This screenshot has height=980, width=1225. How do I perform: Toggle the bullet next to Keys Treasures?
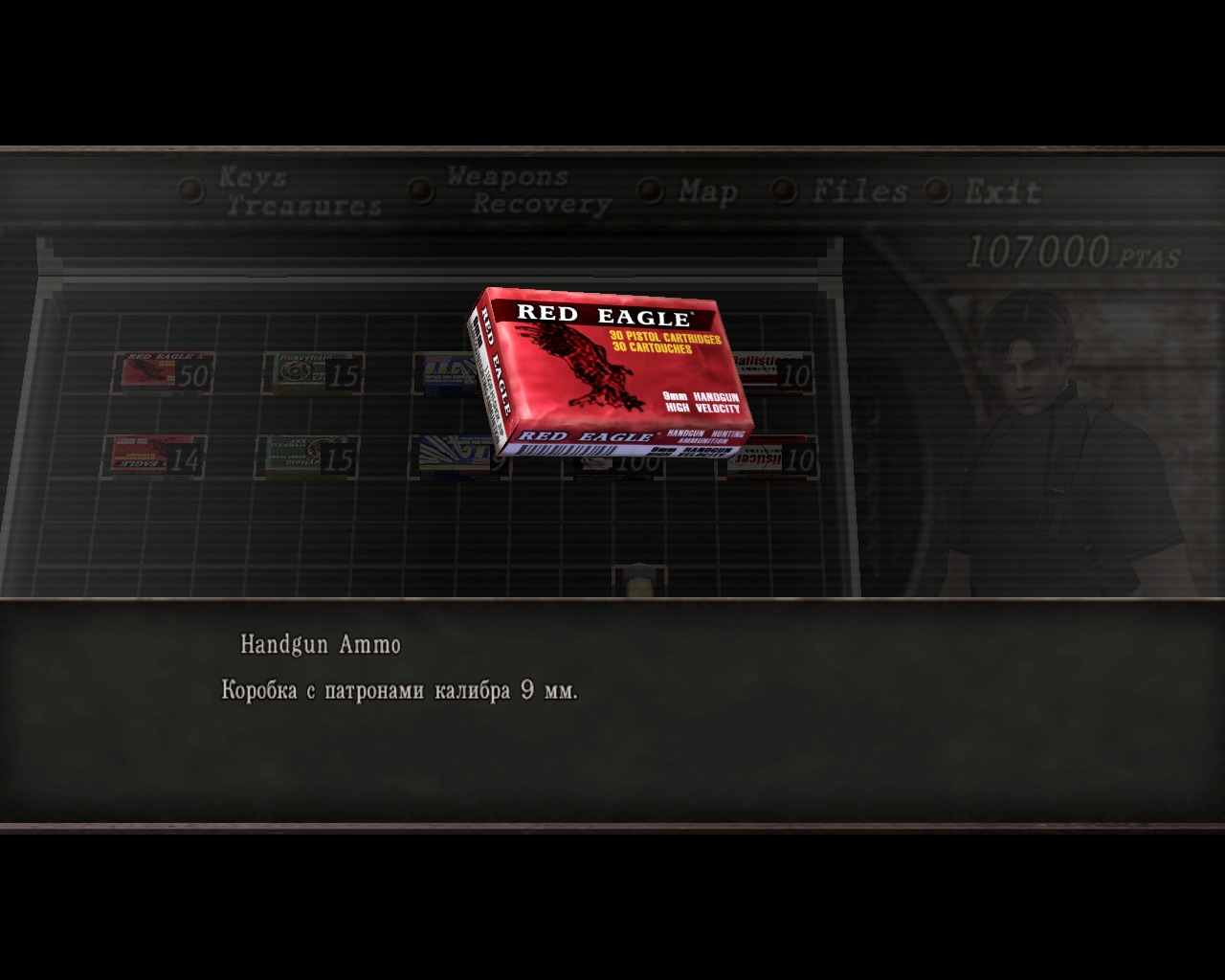[191, 190]
